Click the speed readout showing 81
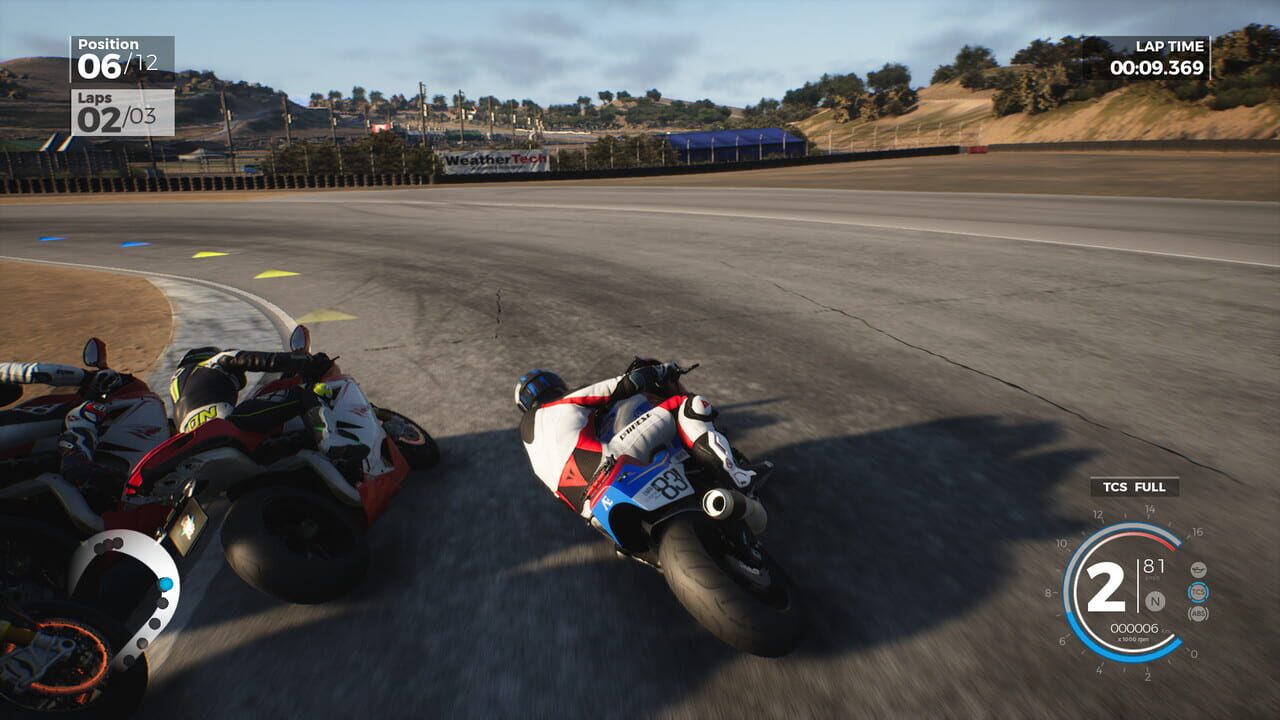The image size is (1280, 720). pos(1152,567)
